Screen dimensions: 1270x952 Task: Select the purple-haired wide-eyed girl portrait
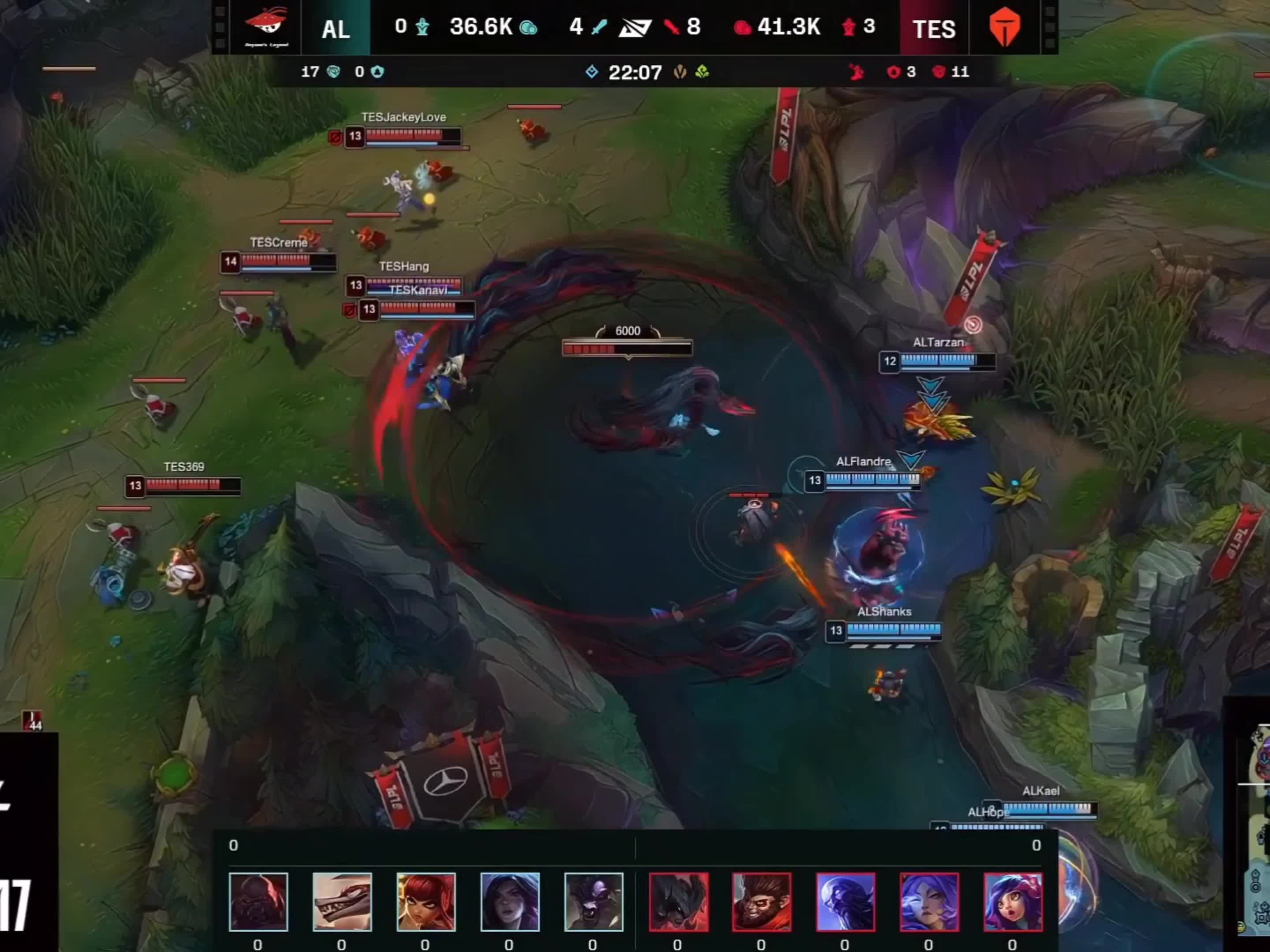1013,901
